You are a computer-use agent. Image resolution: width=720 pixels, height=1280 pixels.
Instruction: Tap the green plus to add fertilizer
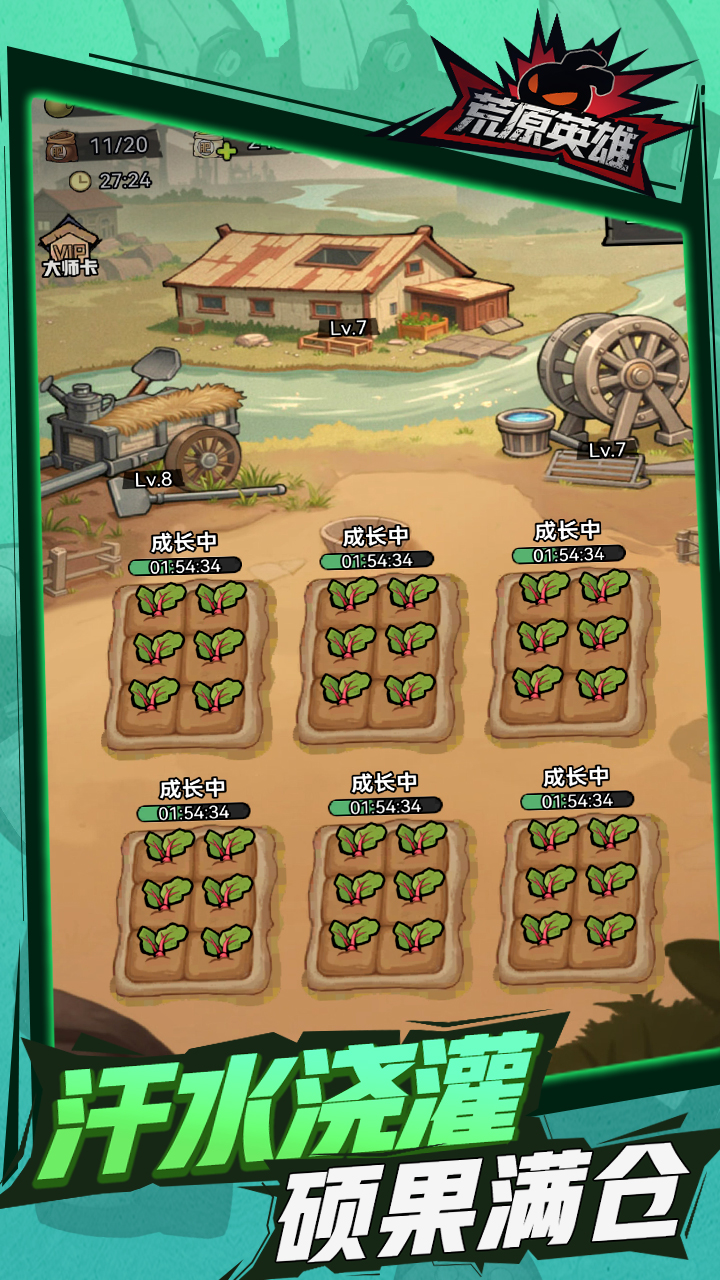[x=226, y=151]
